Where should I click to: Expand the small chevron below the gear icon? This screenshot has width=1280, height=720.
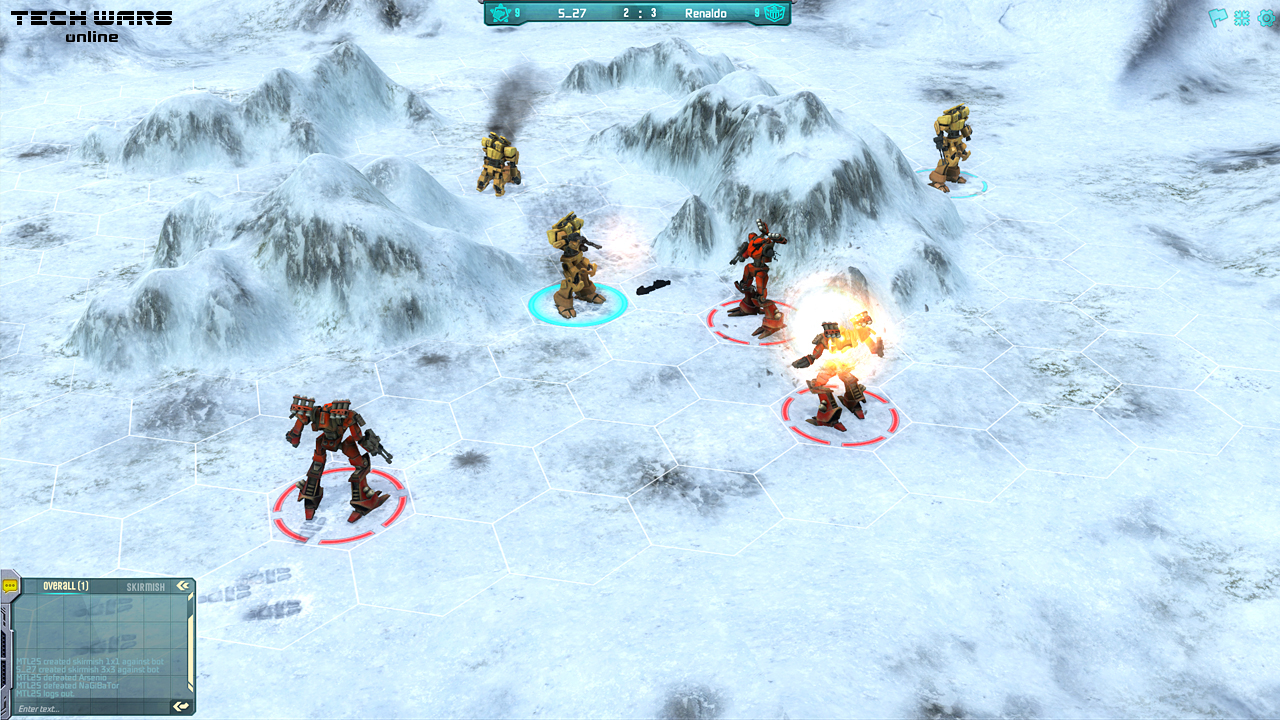pos(1229,31)
